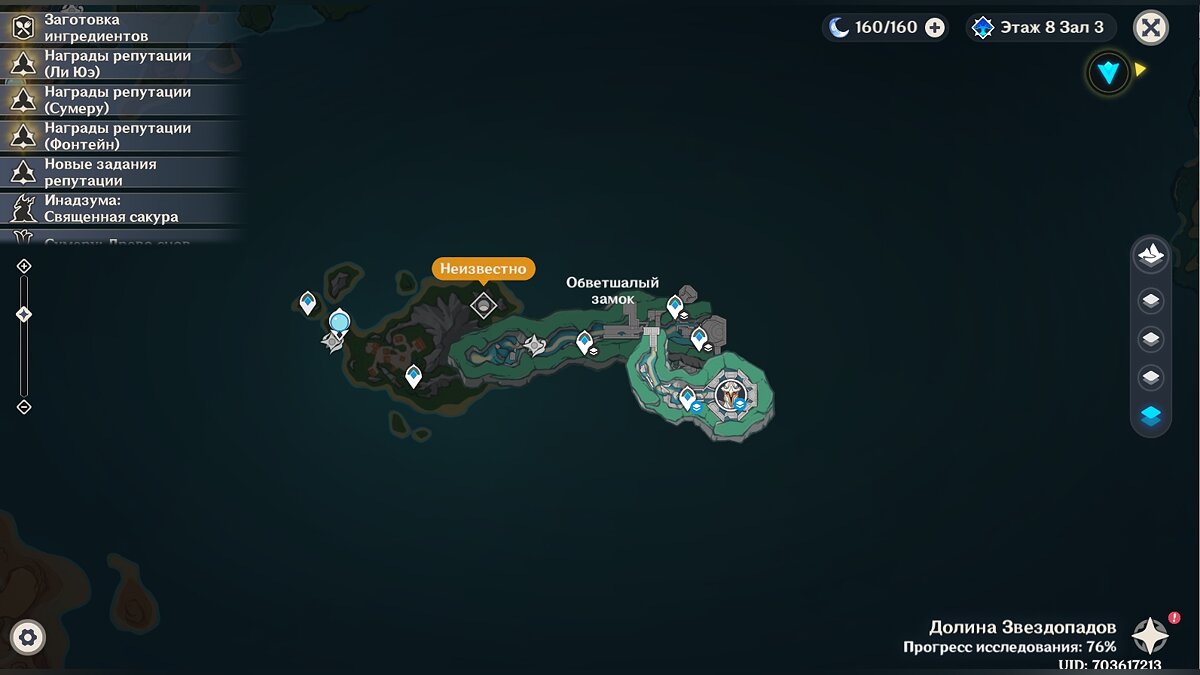Open map settings gear icon
This screenshot has width=1200, height=675.
click(28, 637)
